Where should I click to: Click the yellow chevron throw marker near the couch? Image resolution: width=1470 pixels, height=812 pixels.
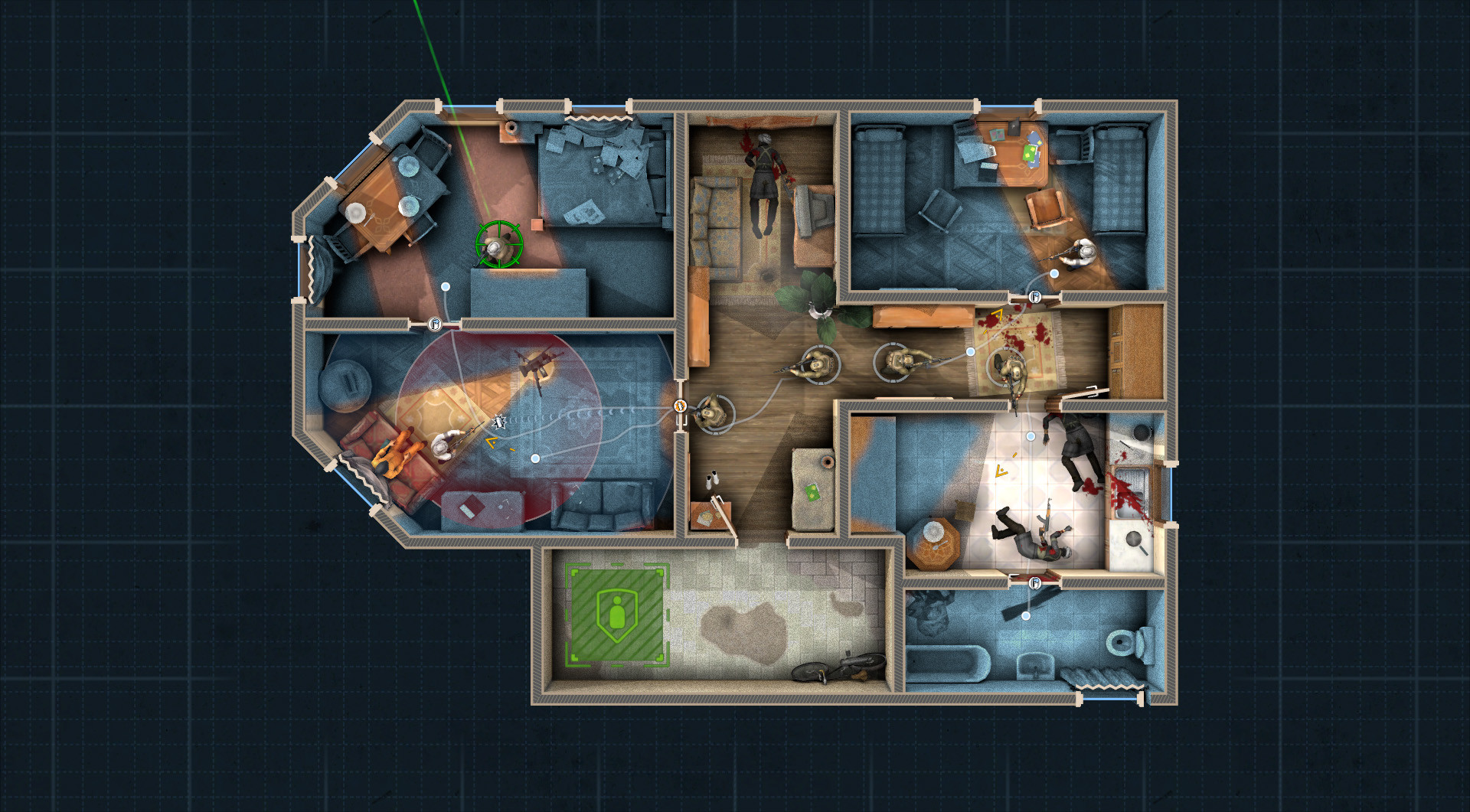492,442
